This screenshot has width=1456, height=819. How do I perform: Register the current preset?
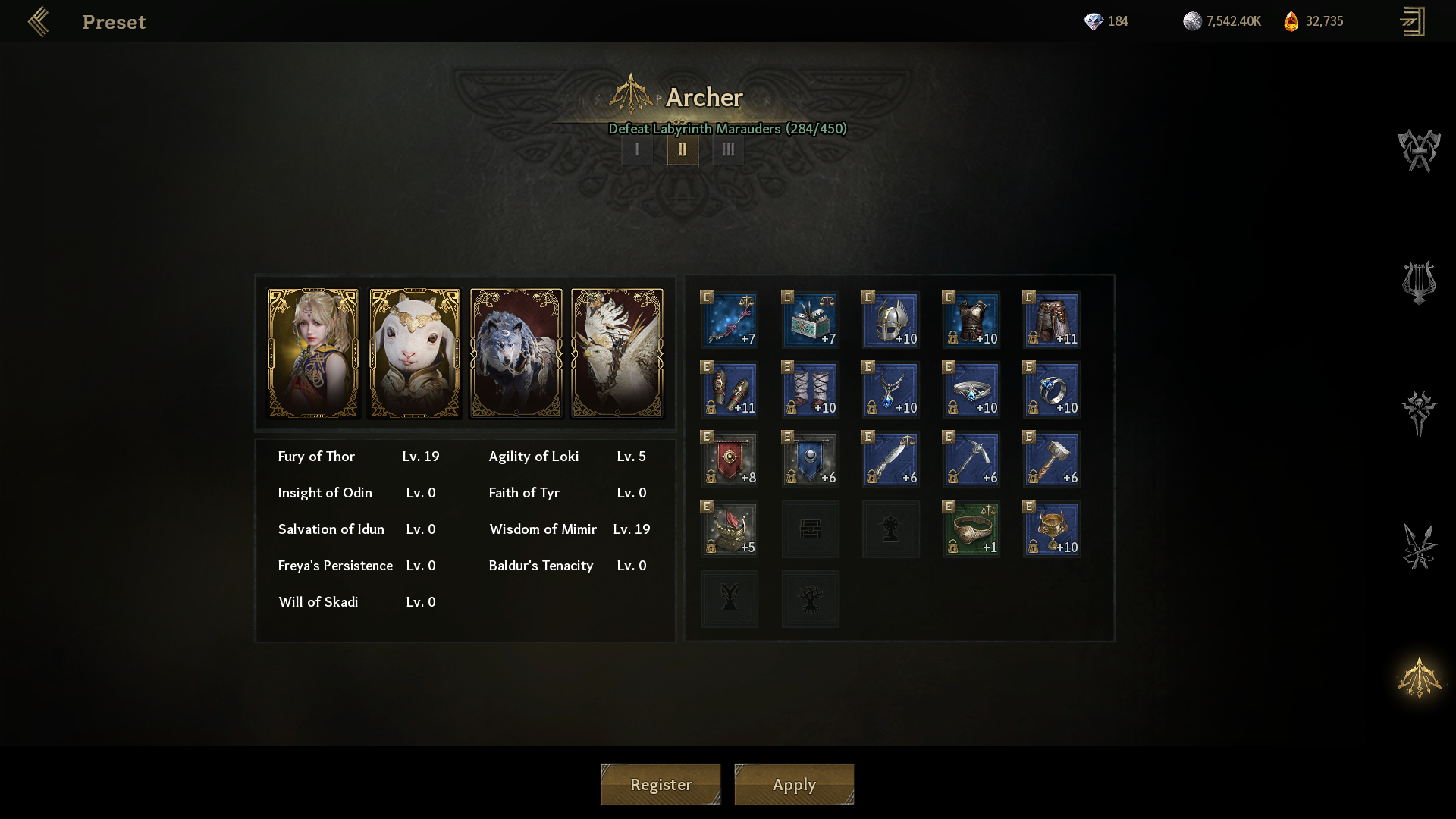(x=661, y=784)
